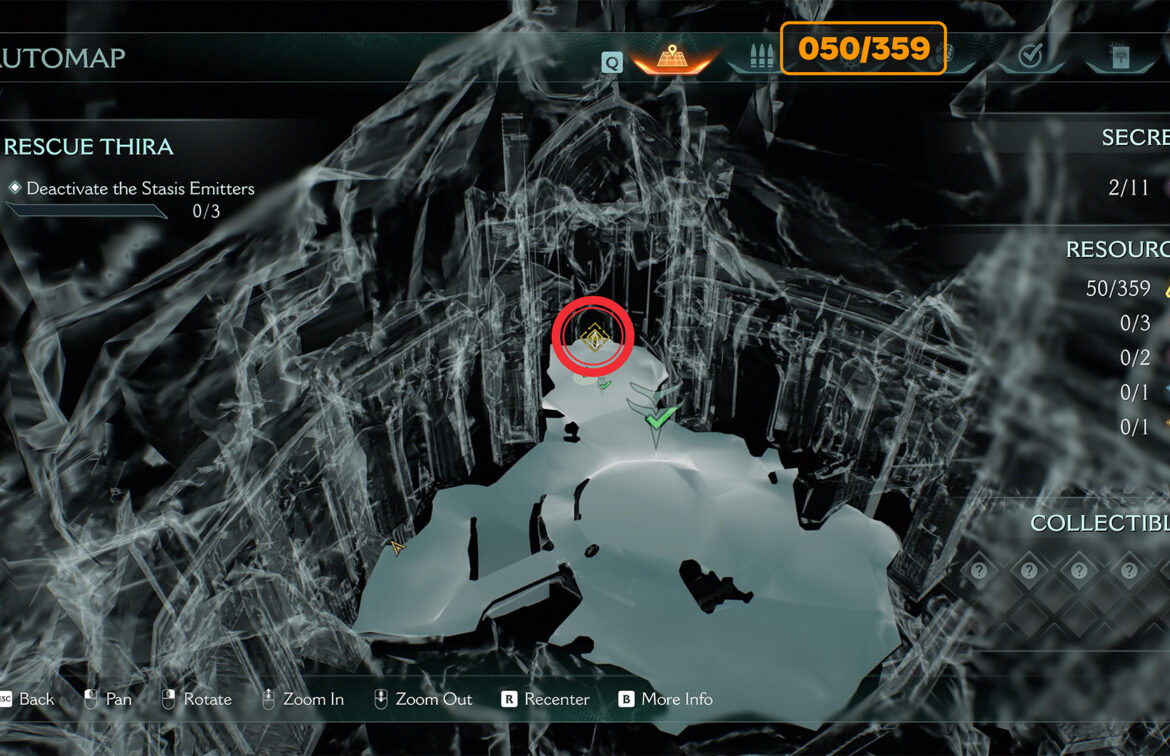Open the checkmark challenges tab
1170x756 pixels.
click(x=1030, y=57)
